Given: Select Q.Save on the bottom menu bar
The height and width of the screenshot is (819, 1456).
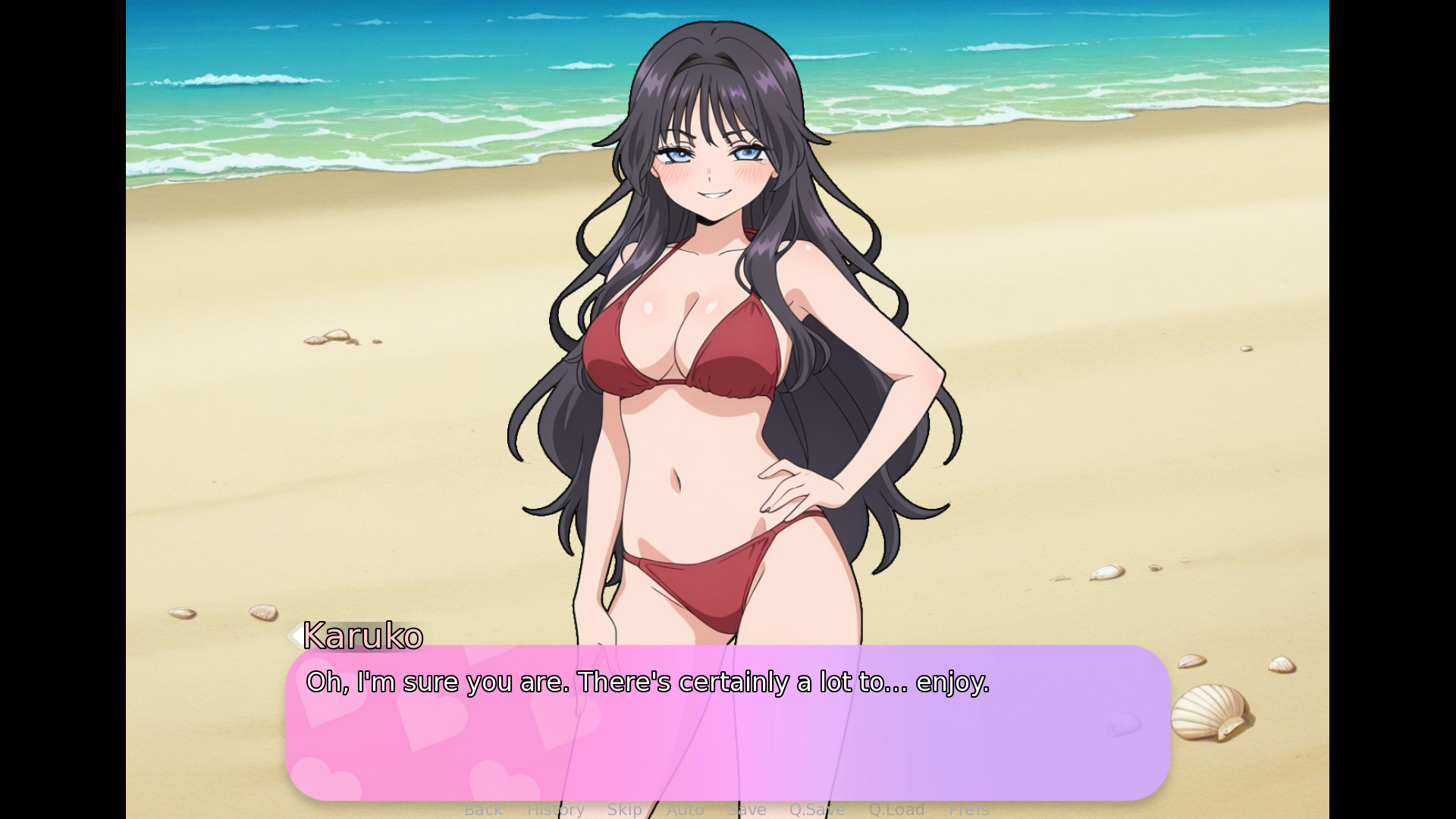Looking at the screenshot, I should [817, 809].
